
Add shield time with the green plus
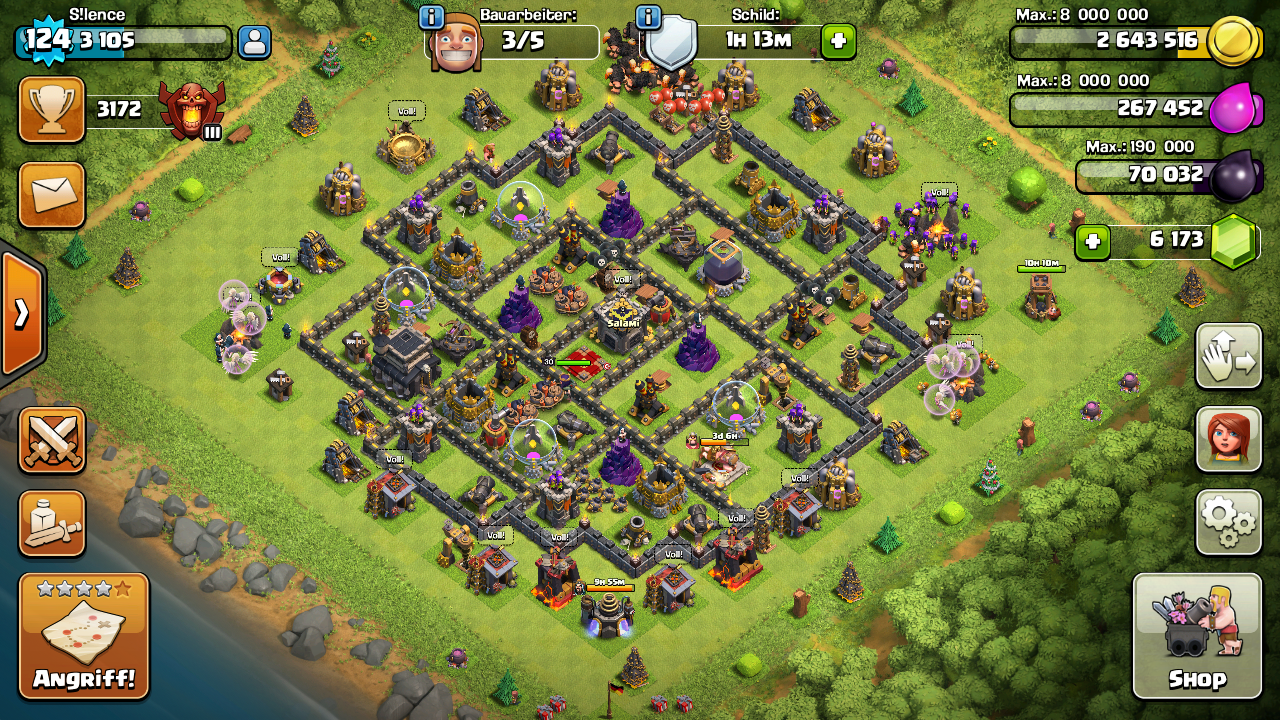click(838, 42)
